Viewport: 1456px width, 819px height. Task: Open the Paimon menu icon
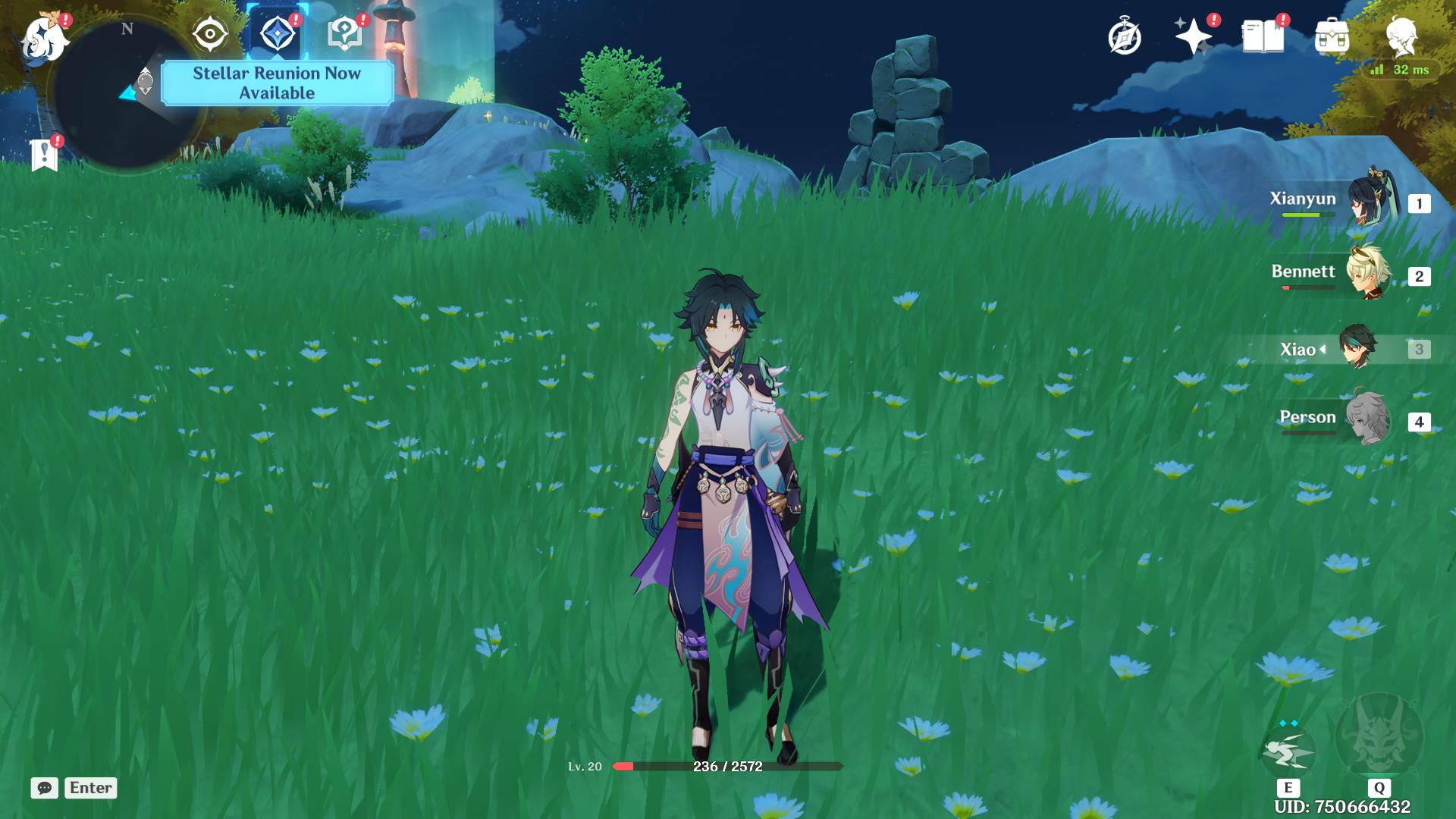point(42,38)
